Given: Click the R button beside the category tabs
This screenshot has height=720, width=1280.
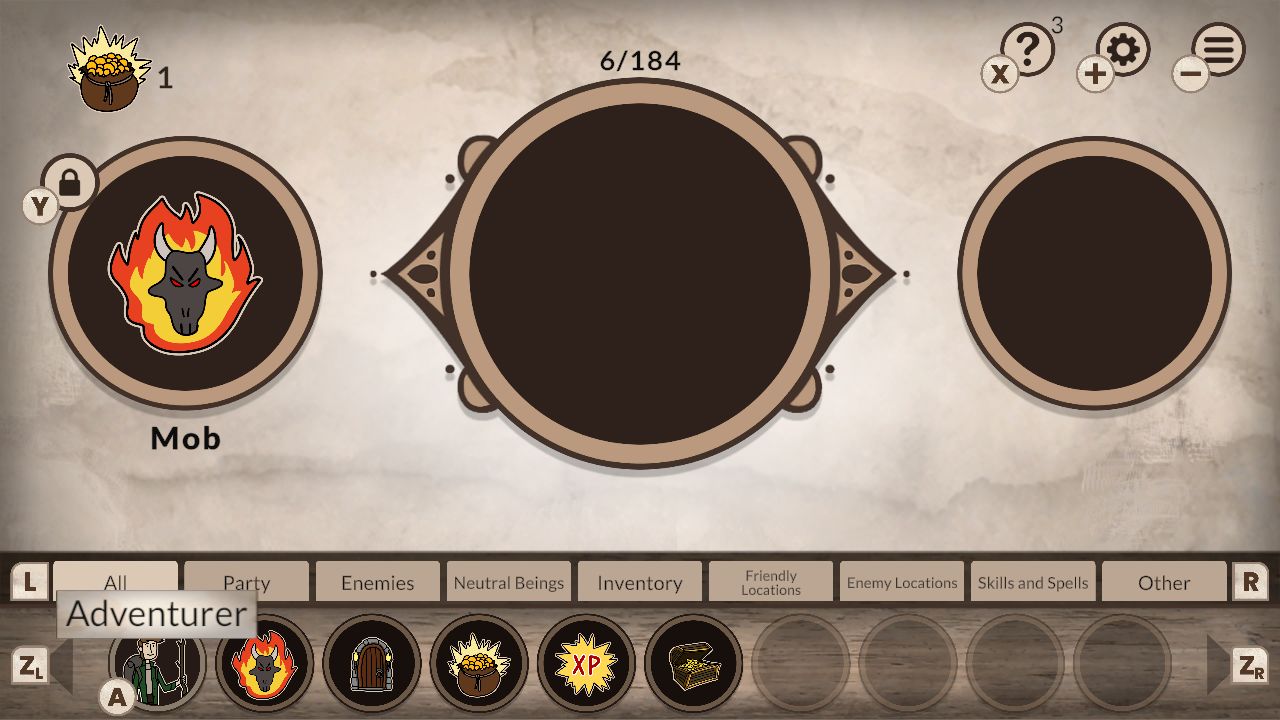Looking at the screenshot, I should pos(1252,581).
